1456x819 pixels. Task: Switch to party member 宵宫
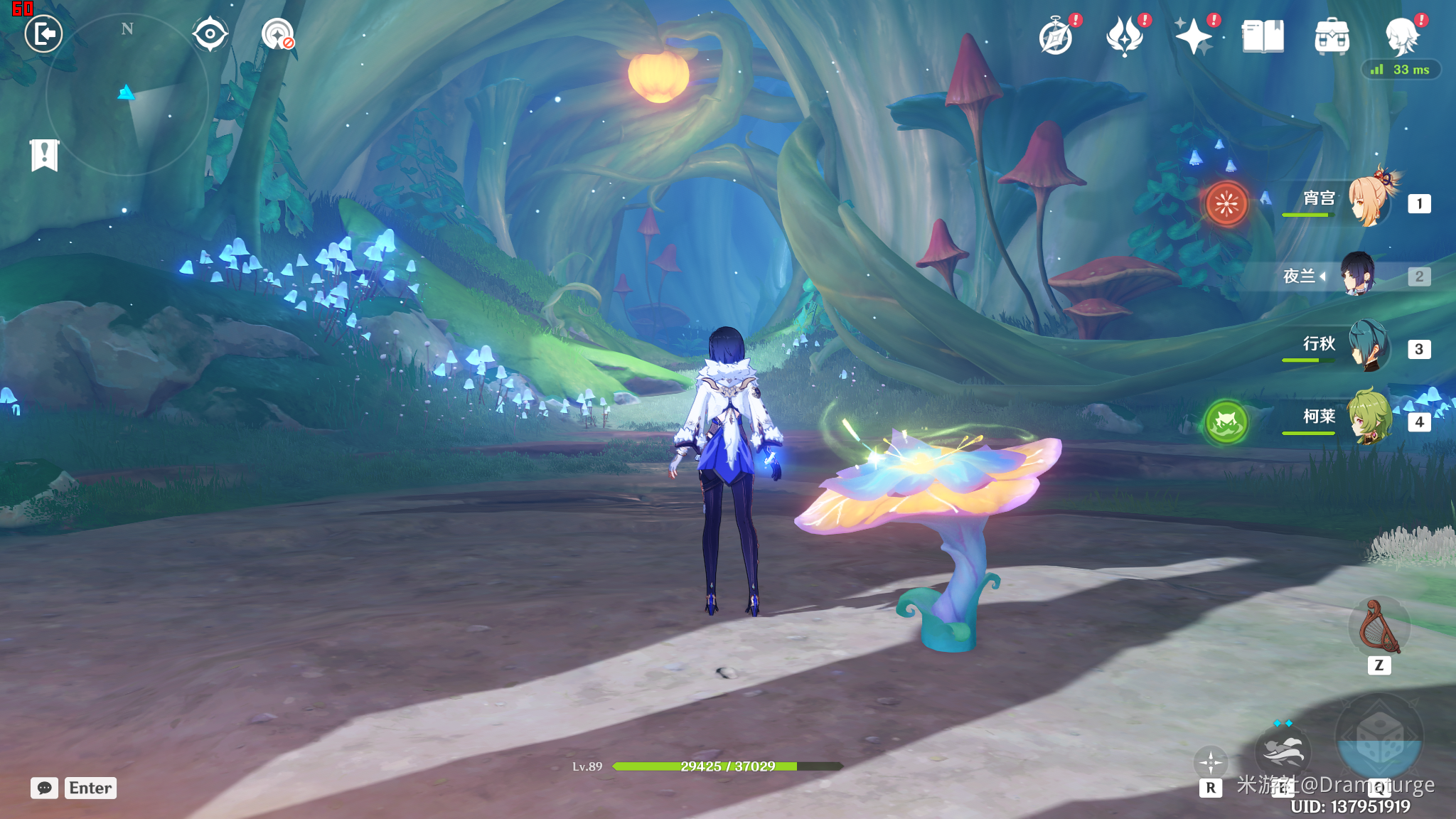(1369, 201)
